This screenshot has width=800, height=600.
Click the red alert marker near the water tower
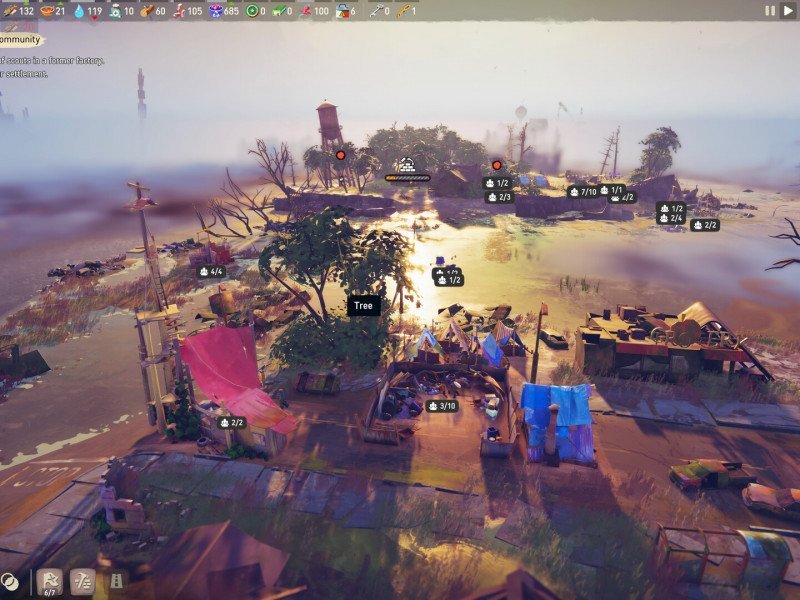(x=340, y=155)
